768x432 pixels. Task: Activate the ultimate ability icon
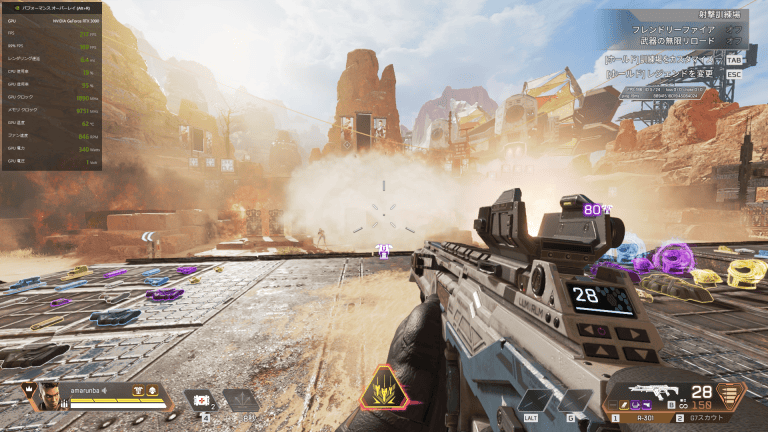383,390
